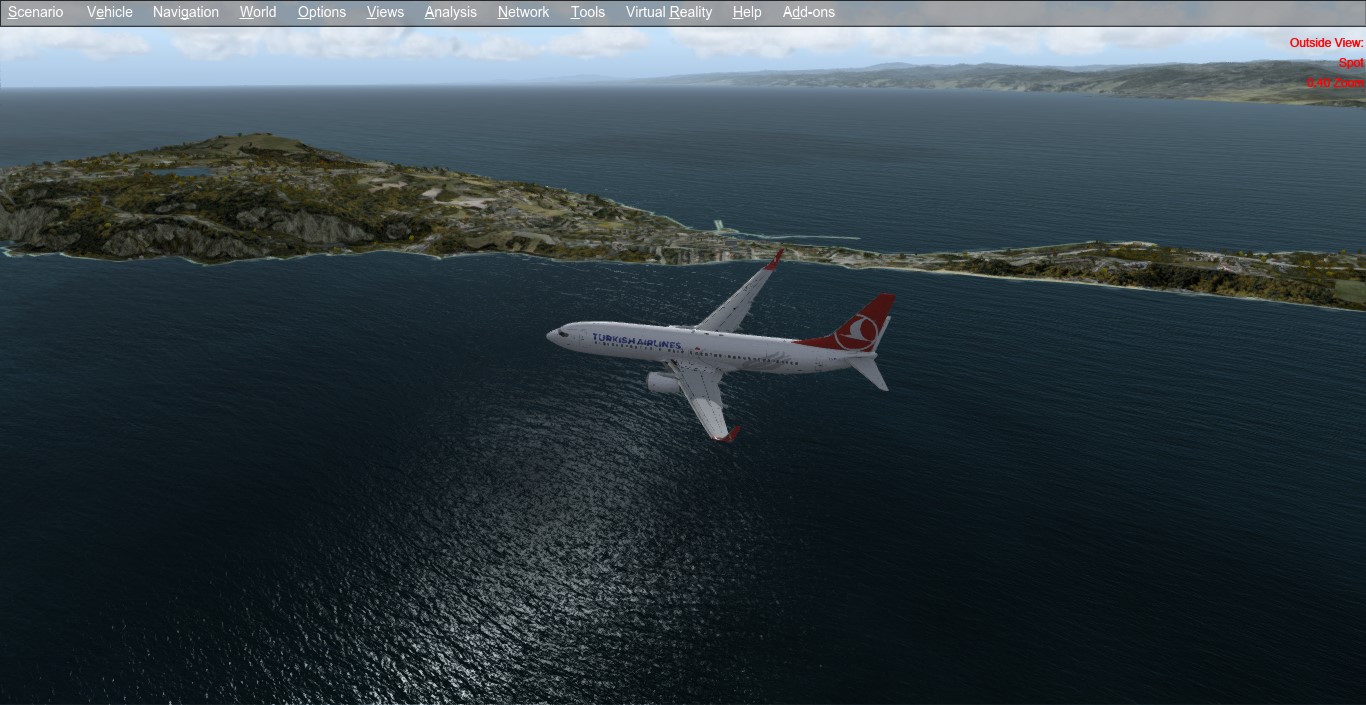This screenshot has width=1366, height=705.
Task: Click the Tools menu
Action: point(588,12)
